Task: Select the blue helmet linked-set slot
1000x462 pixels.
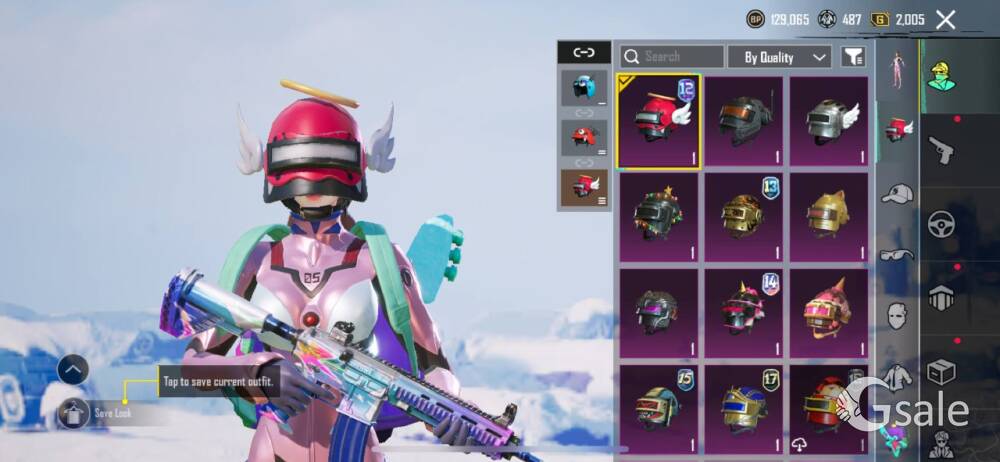Action: [583, 88]
